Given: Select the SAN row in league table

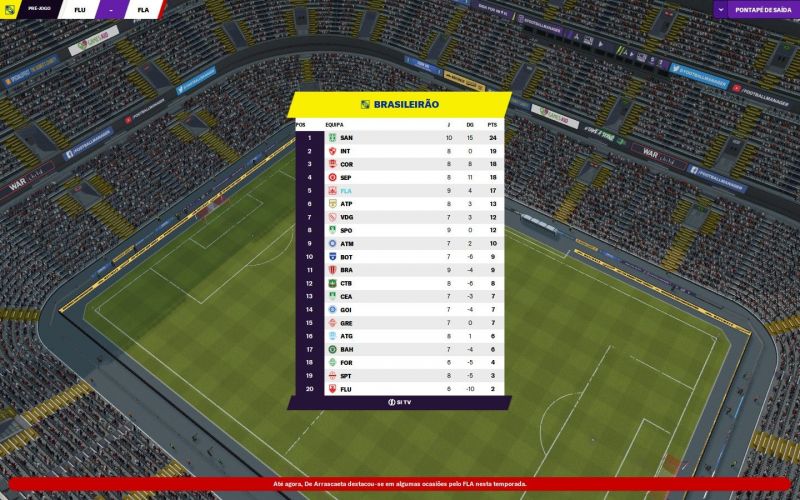Looking at the screenshot, I should click(x=400, y=137).
